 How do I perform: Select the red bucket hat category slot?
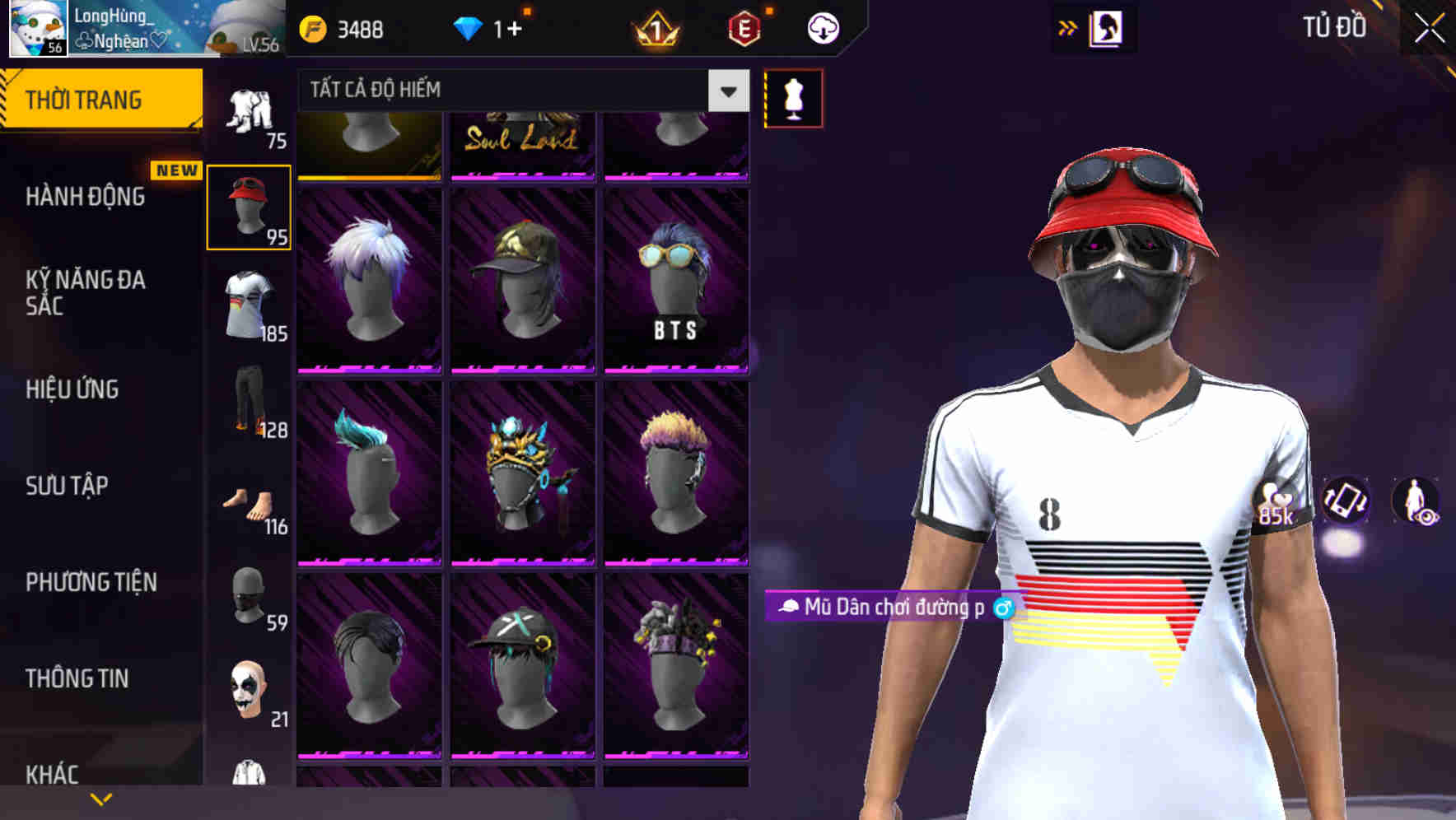(x=250, y=207)
